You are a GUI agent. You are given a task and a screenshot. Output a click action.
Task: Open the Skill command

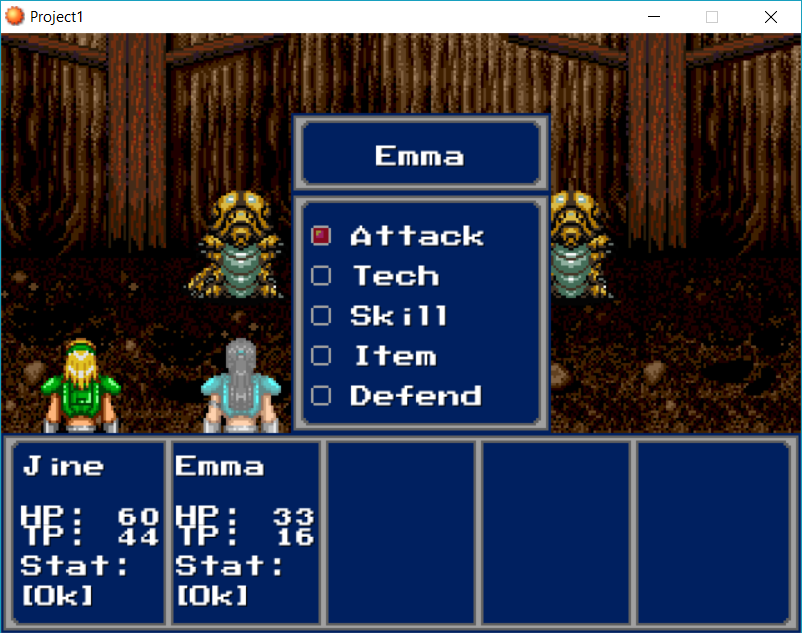pyautogui.click(x=398, y=316)
